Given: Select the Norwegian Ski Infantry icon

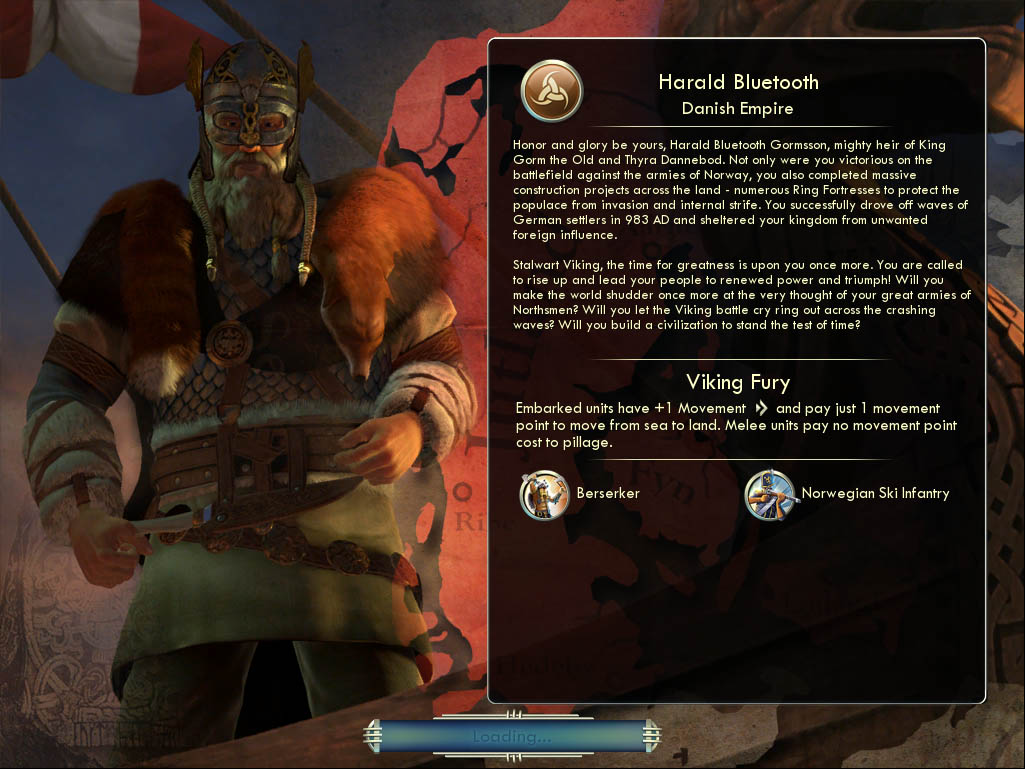Looking at the screenshot, I should pos(770,495).
